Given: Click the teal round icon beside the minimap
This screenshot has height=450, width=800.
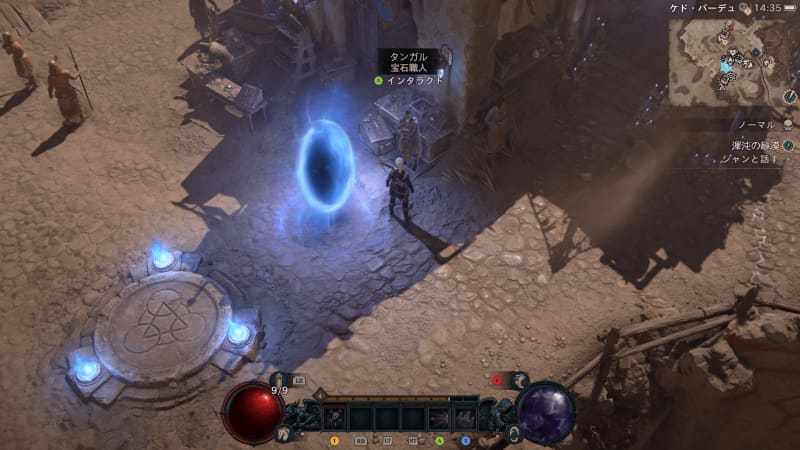Looking at the screenshot, I should click(788, 145).
